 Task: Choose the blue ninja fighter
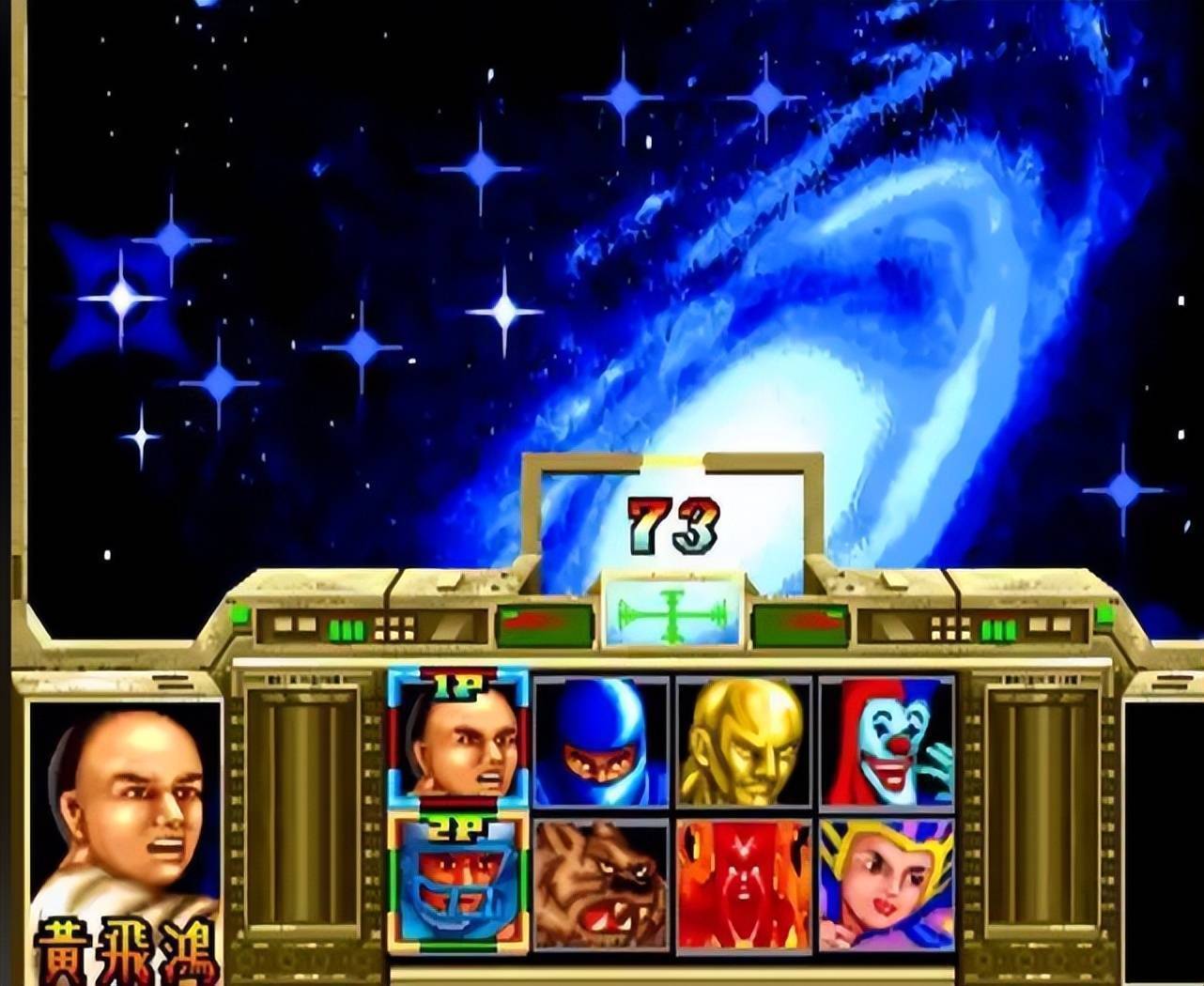[x=601, y=741]
